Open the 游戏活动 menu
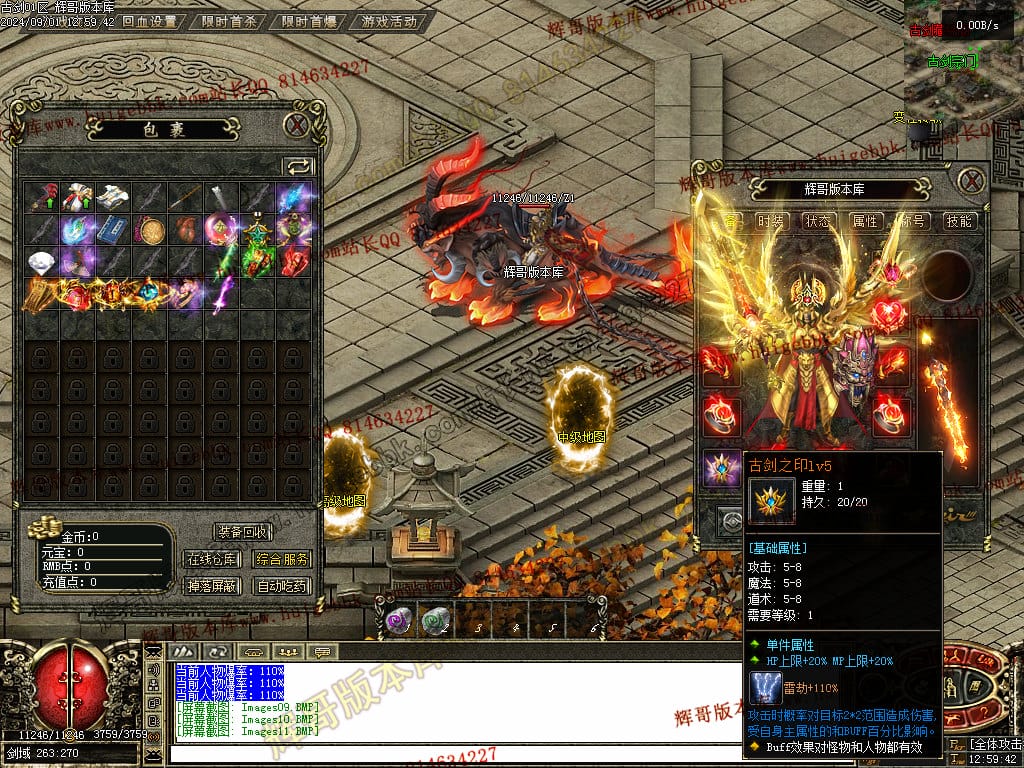1024x768 pixels. pyautogui.click(x=389, y=21)
